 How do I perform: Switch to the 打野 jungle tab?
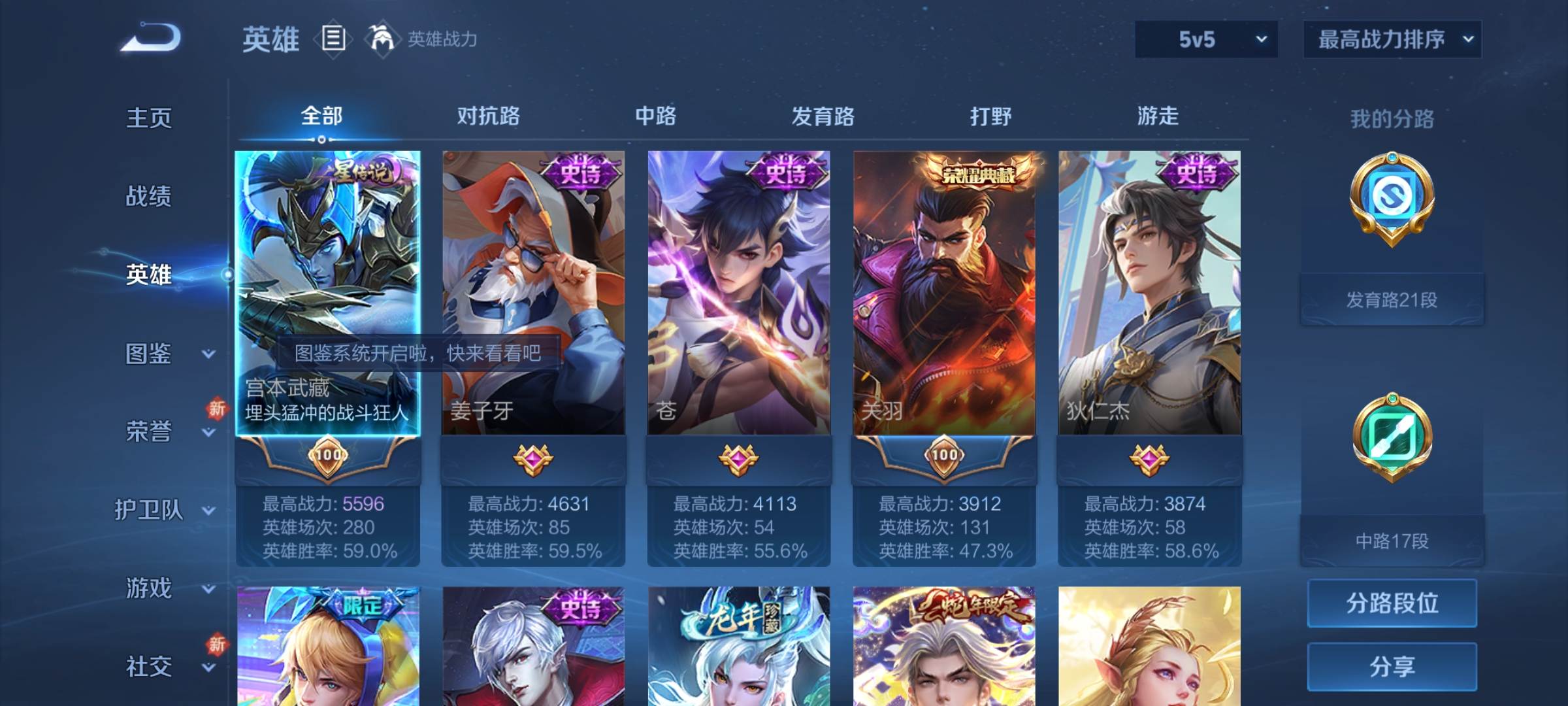click(x=990, y=116)
